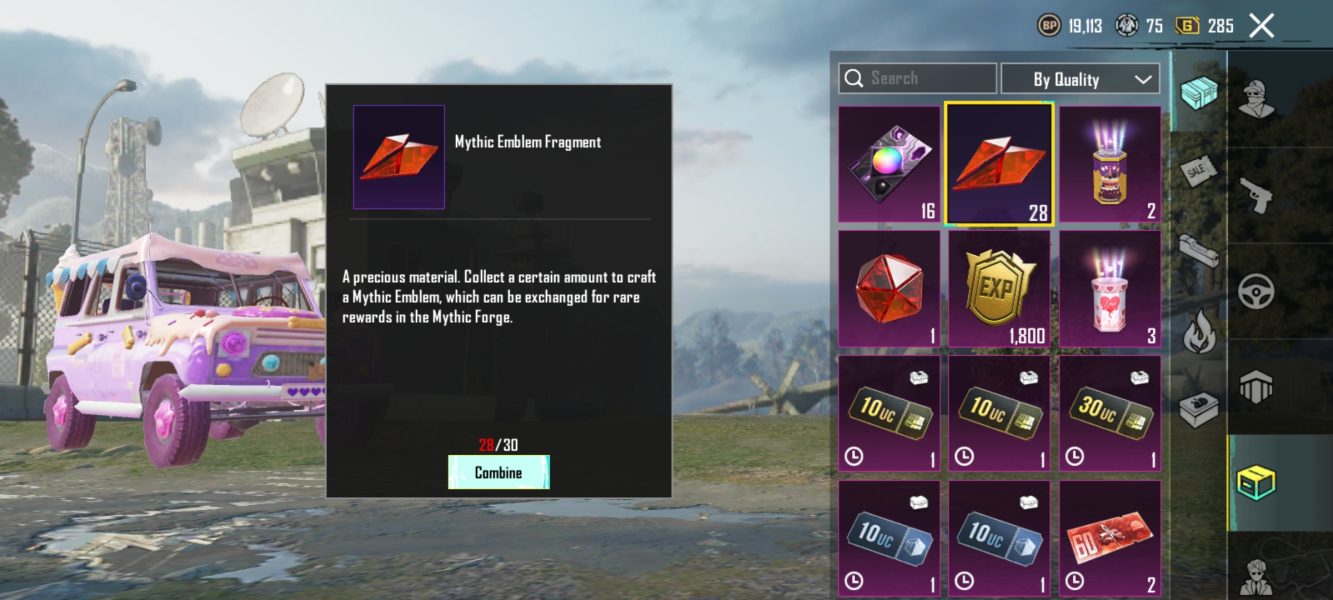Viewport: 1333px width, 600px height.
Task: Select the red gem crystal item
Action: pos(889,289)
